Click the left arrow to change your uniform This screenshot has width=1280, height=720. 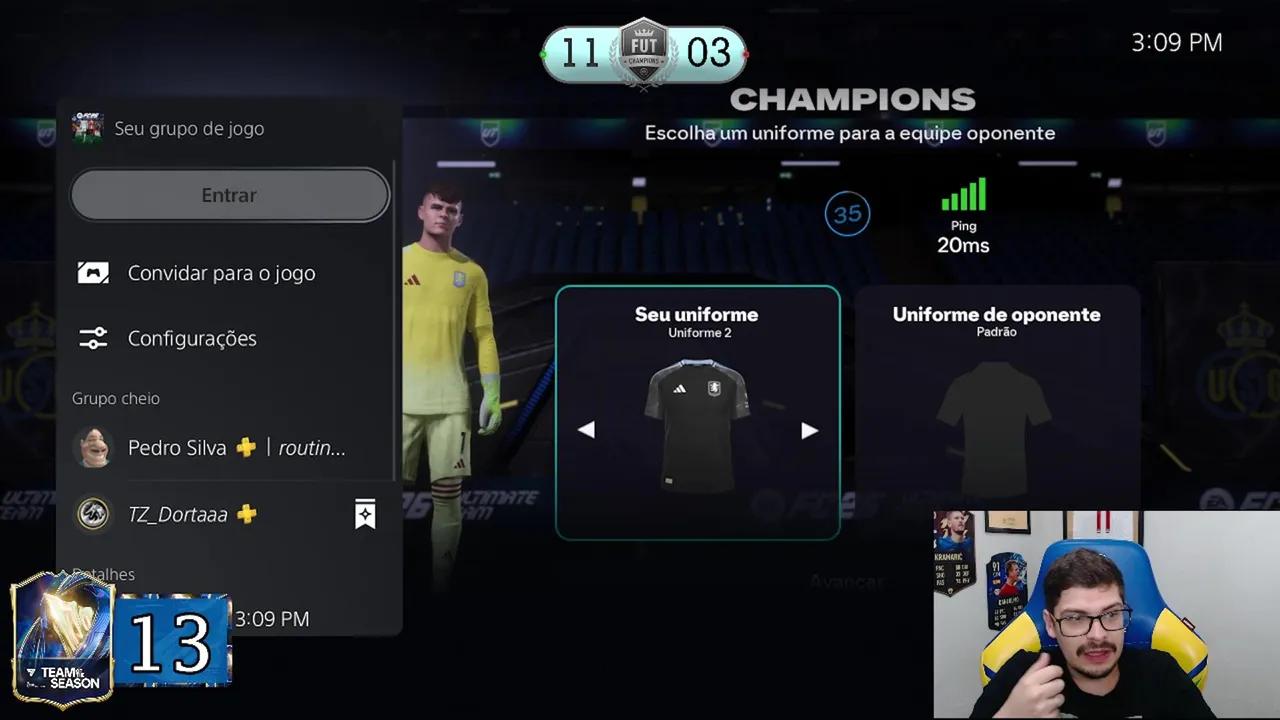point(587,429)
